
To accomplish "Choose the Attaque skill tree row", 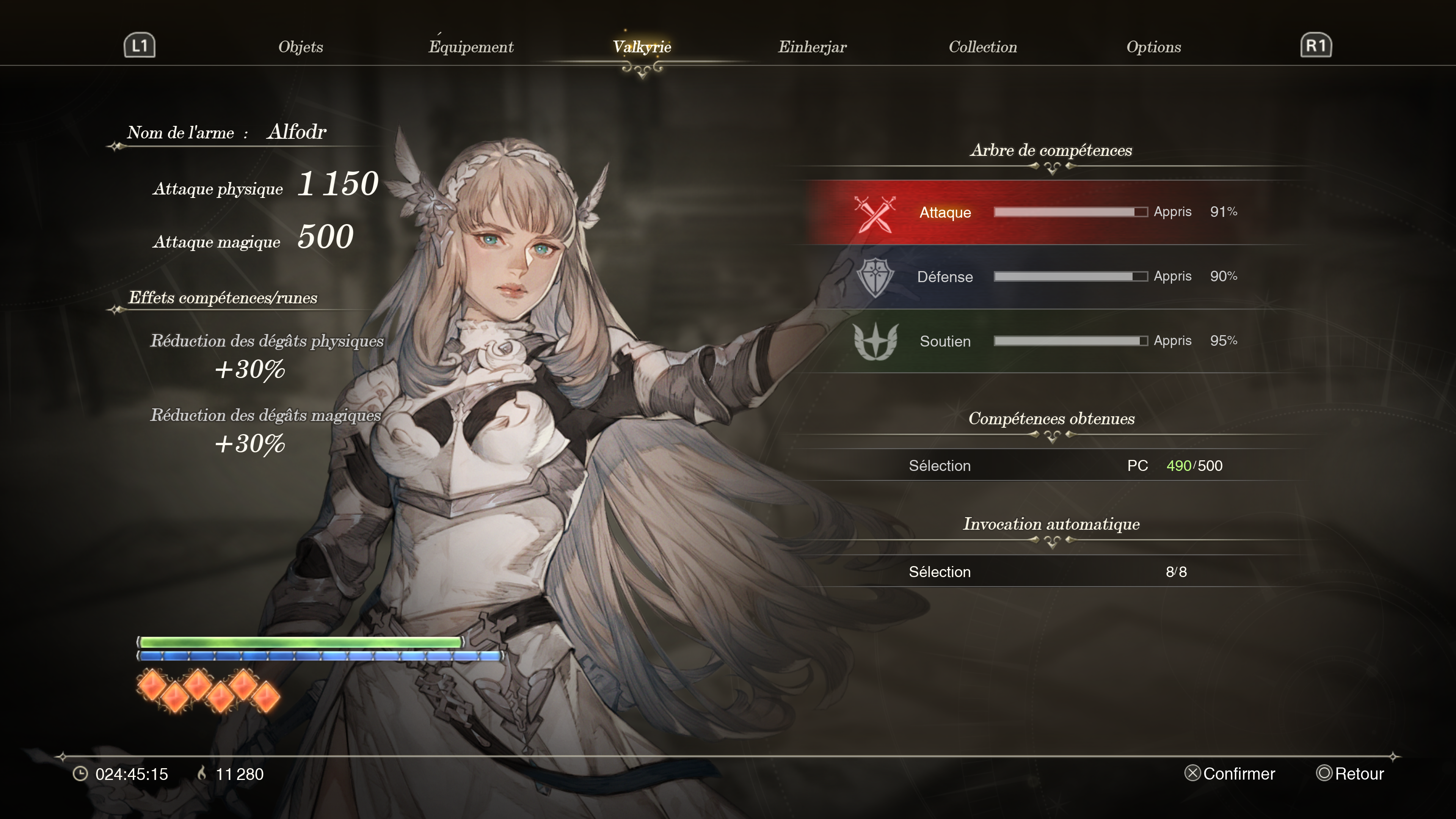I will [1051, 212].
